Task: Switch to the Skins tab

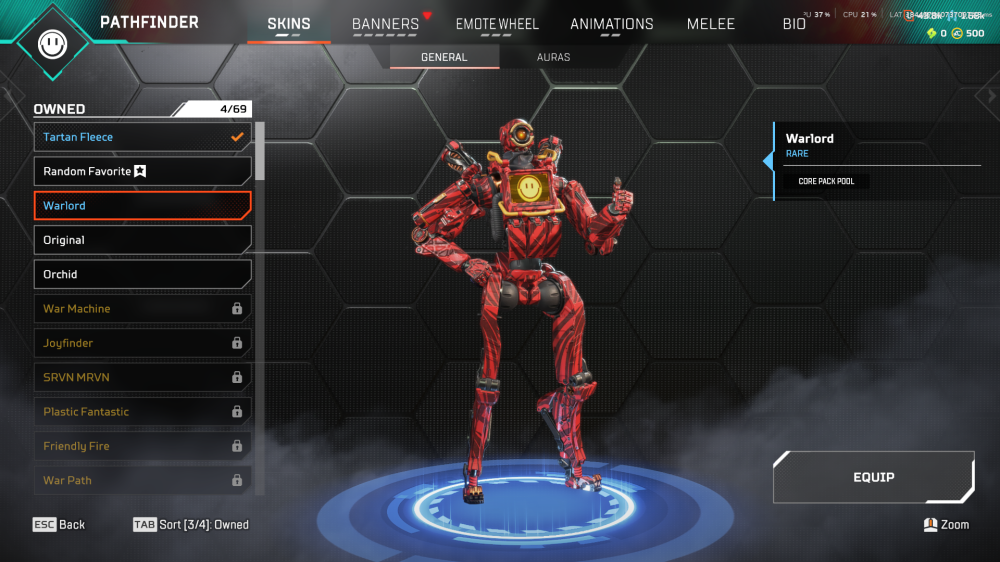Action: click(x=288, y=24)
